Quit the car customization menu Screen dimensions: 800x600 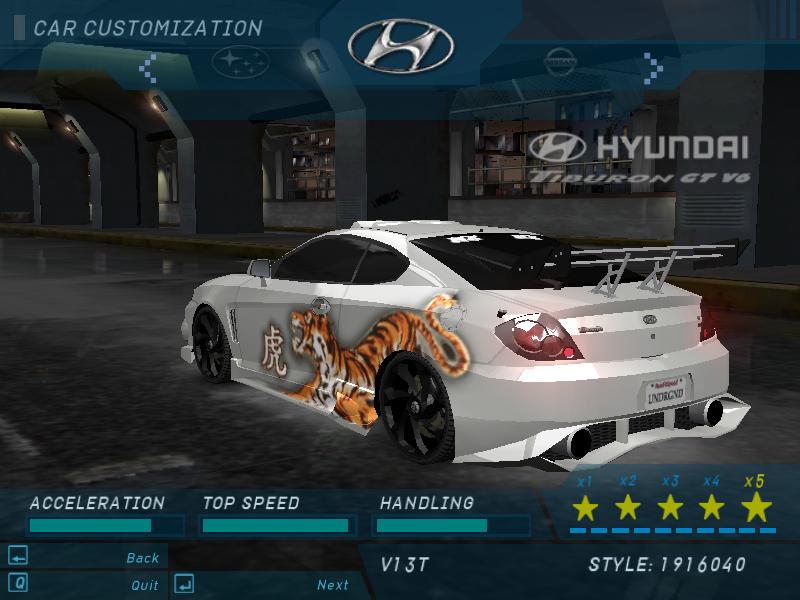[144, 585]
